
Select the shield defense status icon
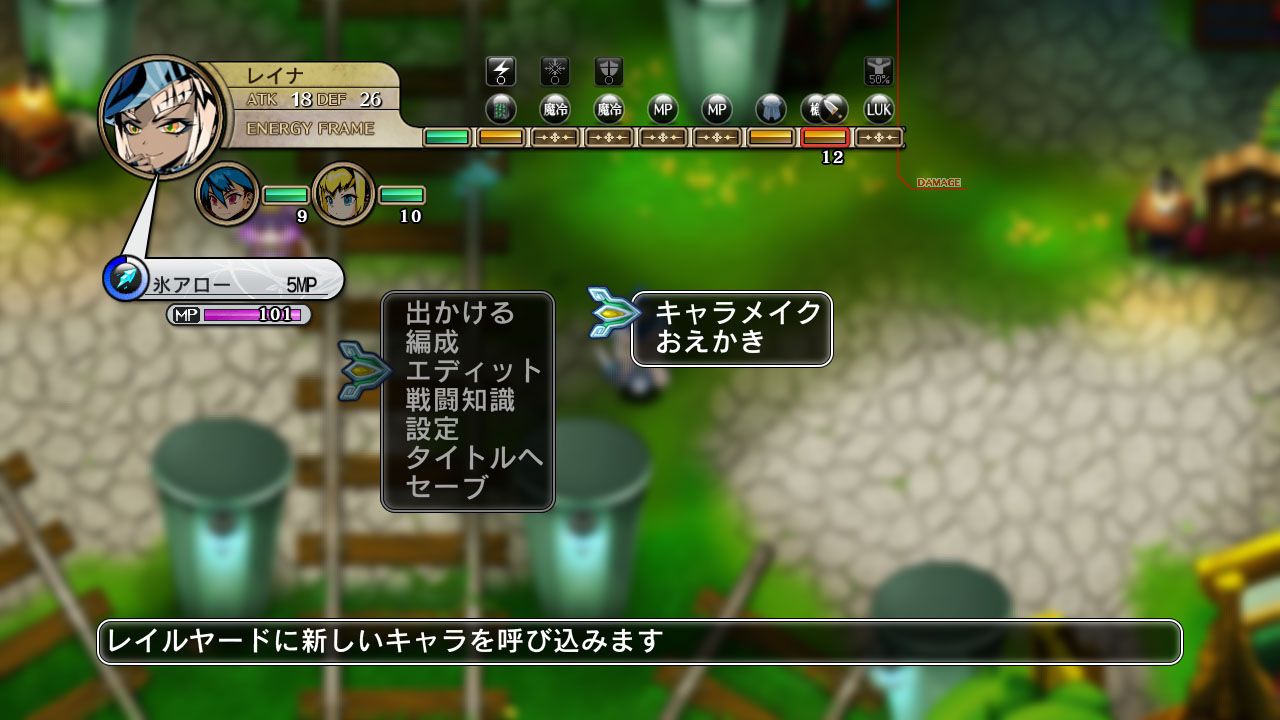pos(611,69)
